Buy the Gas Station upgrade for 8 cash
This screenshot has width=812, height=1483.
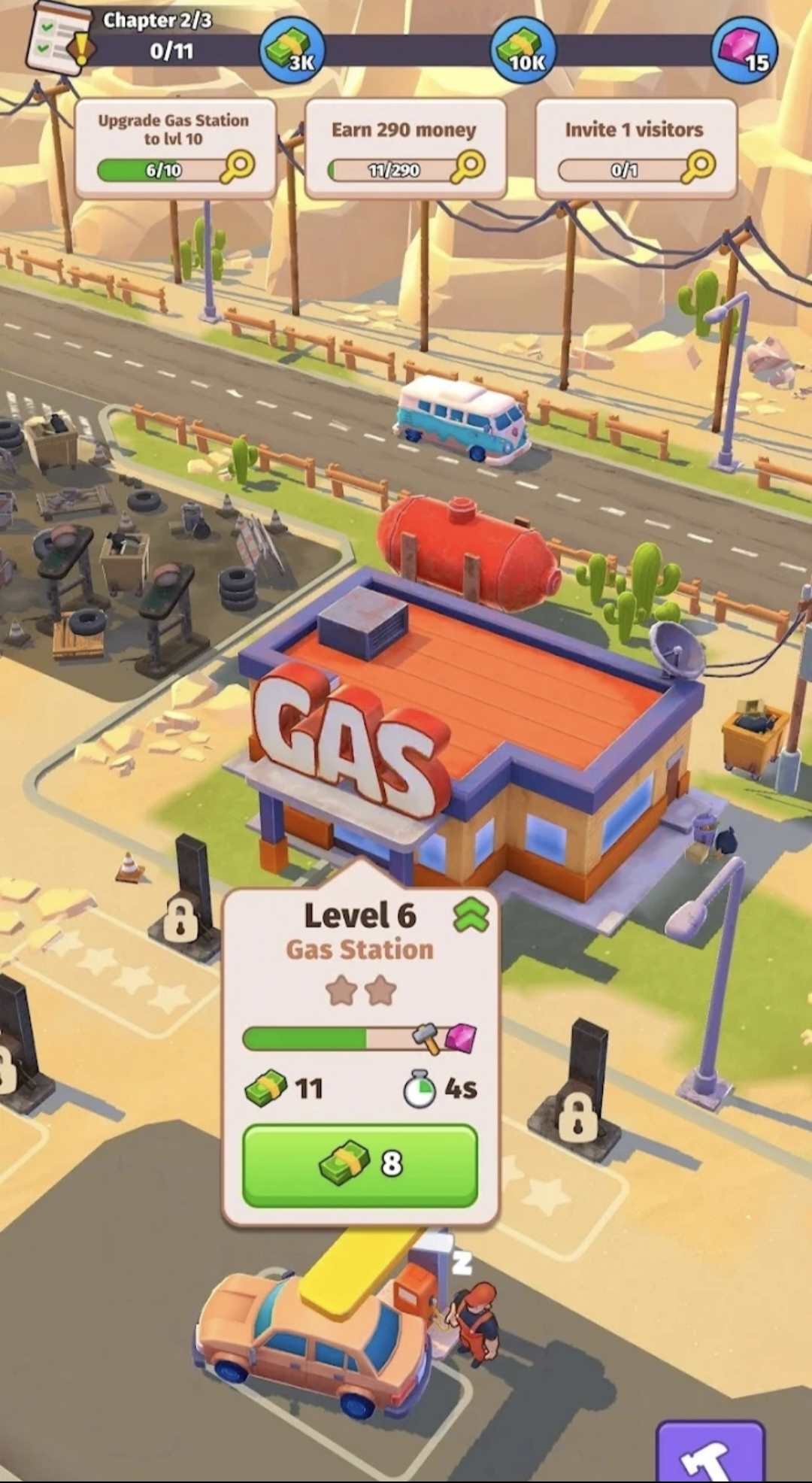(359, 1165)
